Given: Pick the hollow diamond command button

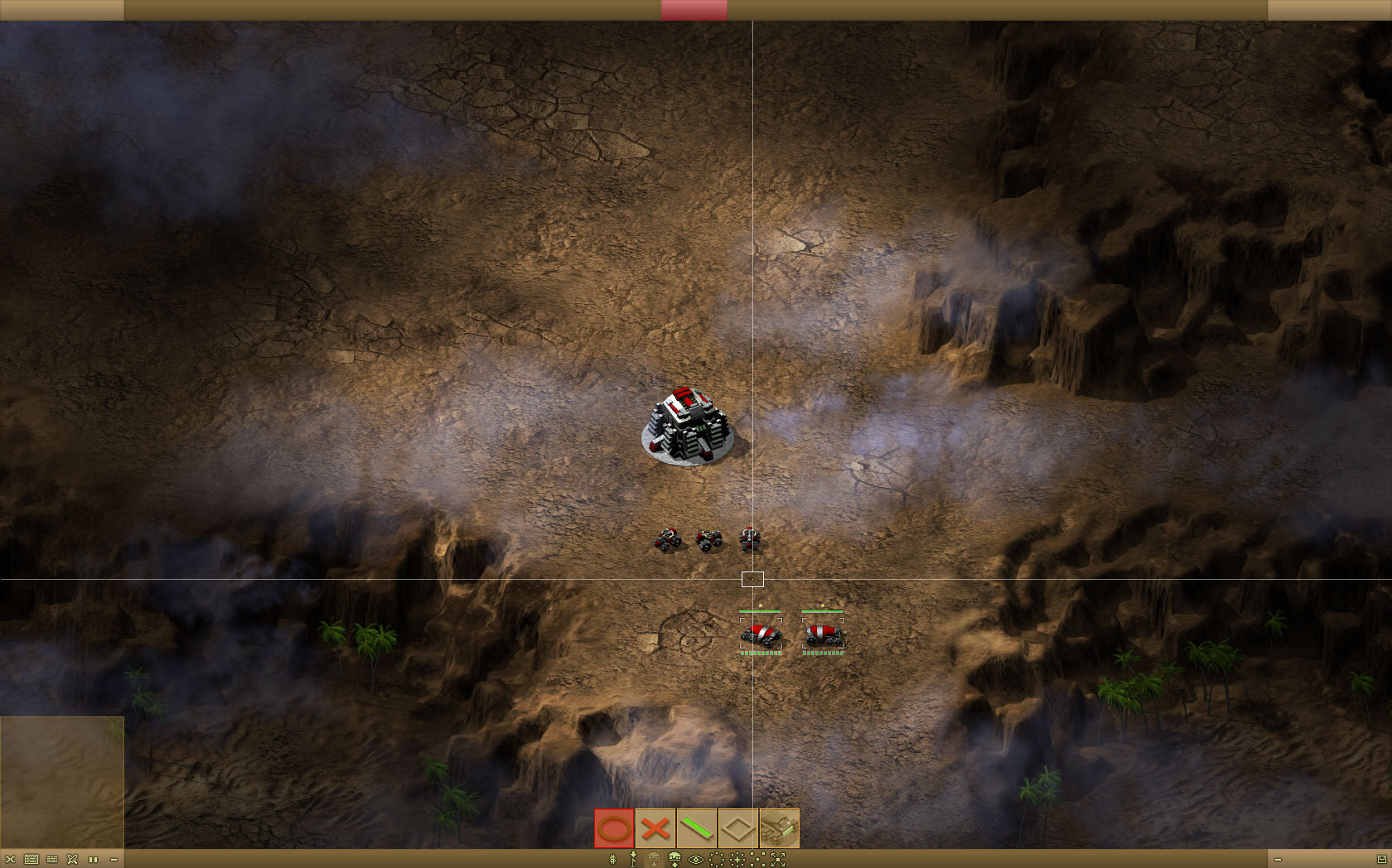Looking at the screenshot, I should click(x=737, y=828).
